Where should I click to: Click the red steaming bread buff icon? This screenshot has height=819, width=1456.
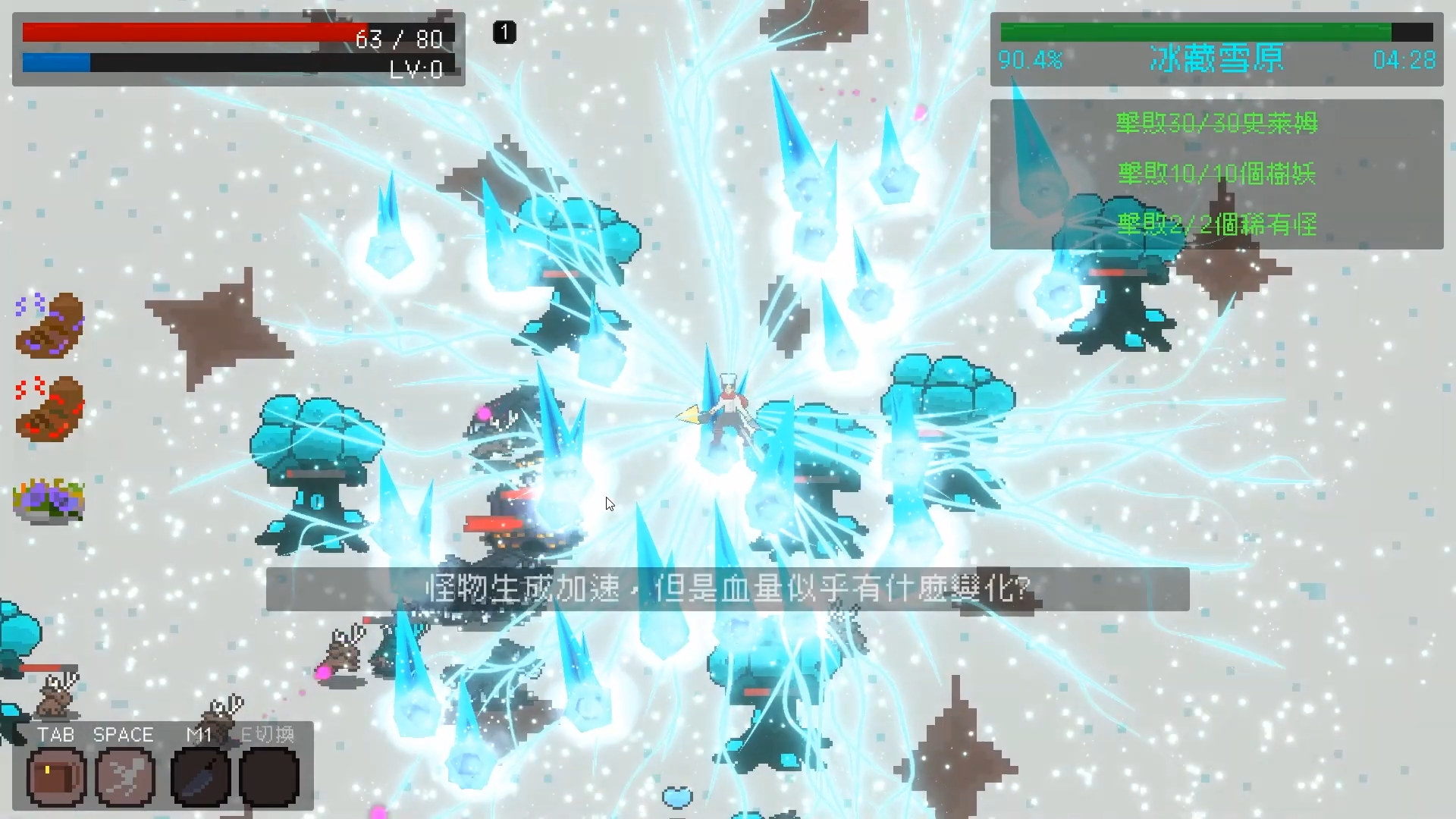click(49, 409)
